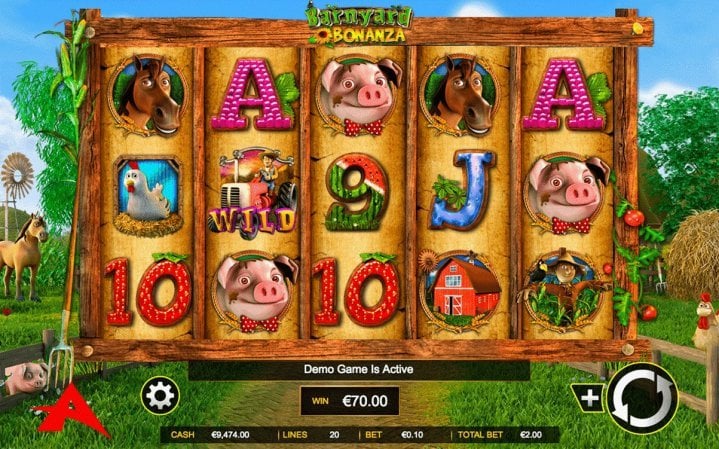719x449 pixels.
Task: Open the gear settings menu
Action: pos(159,396)
